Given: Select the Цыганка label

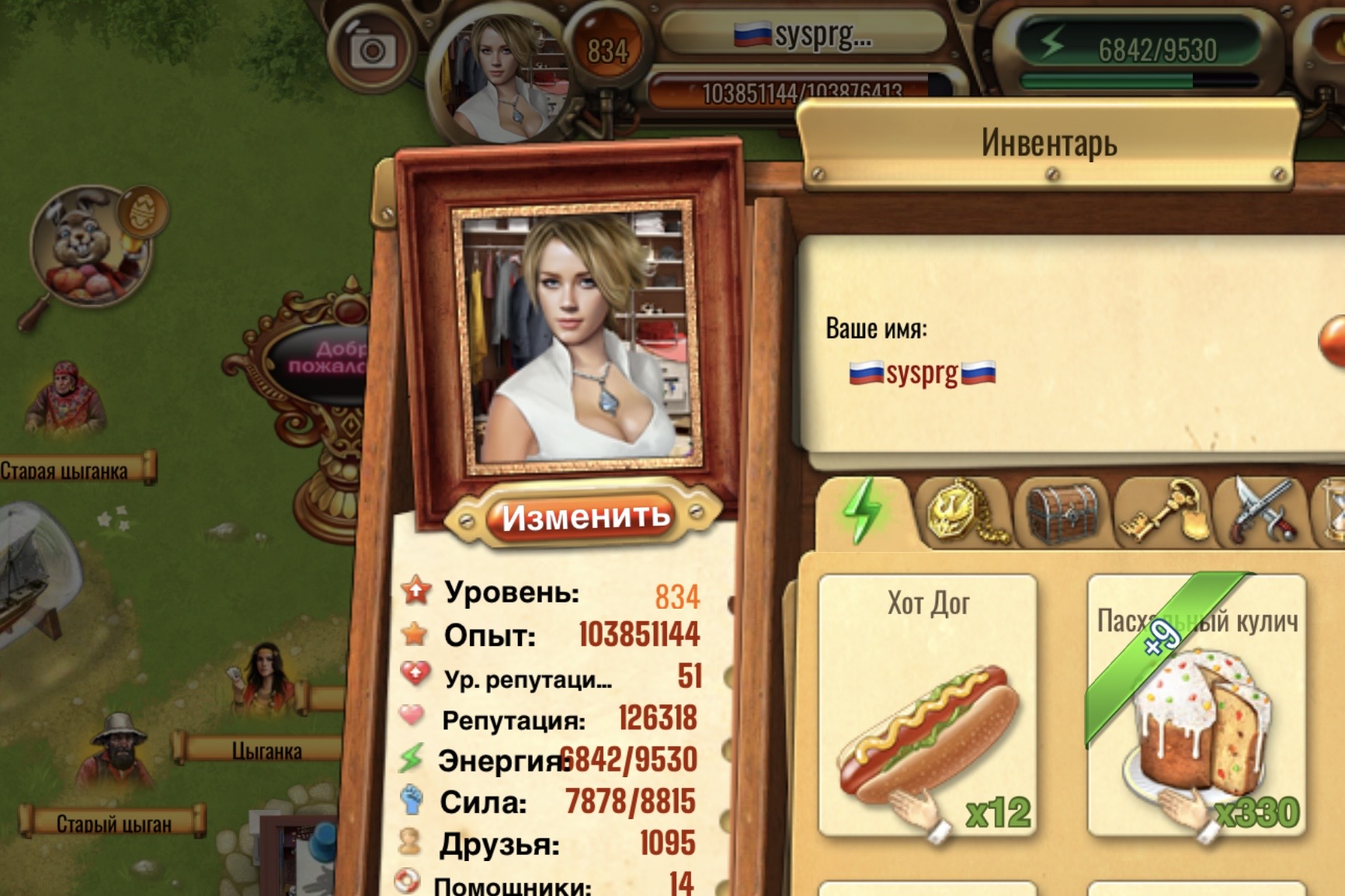Looking at the screenshot, I should pos(264,750).
